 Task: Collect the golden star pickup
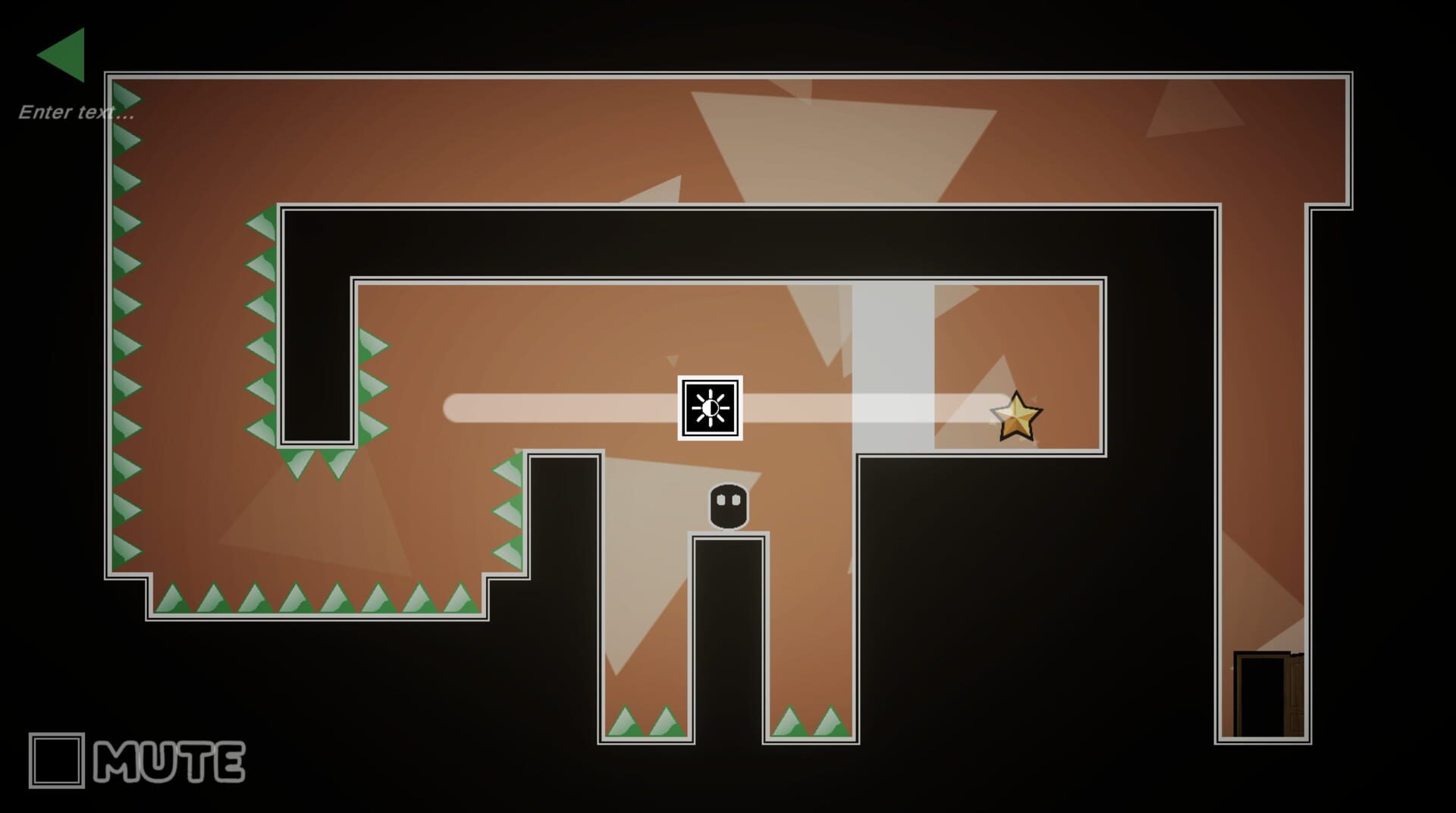[1018, 413]
